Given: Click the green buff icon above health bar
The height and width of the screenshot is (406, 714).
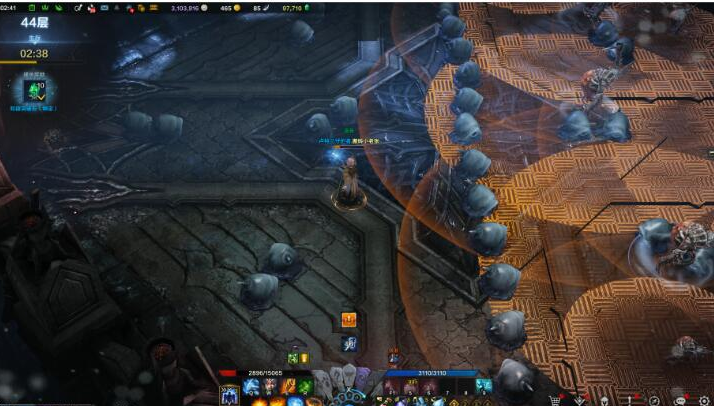Looking at the screenshot, I should click(x=293, y=358).
